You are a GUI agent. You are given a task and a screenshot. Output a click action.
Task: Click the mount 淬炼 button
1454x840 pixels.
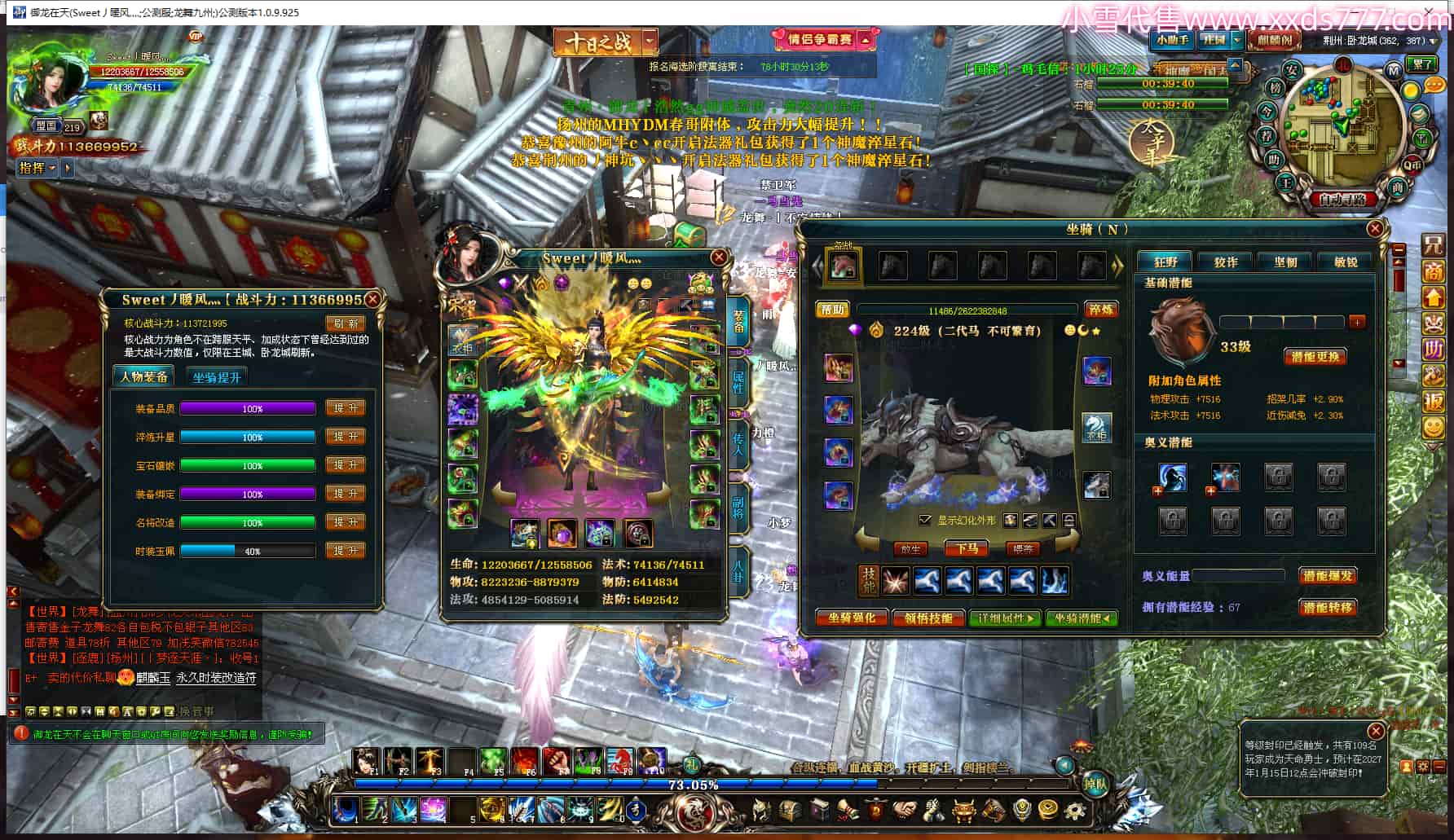1100,310
